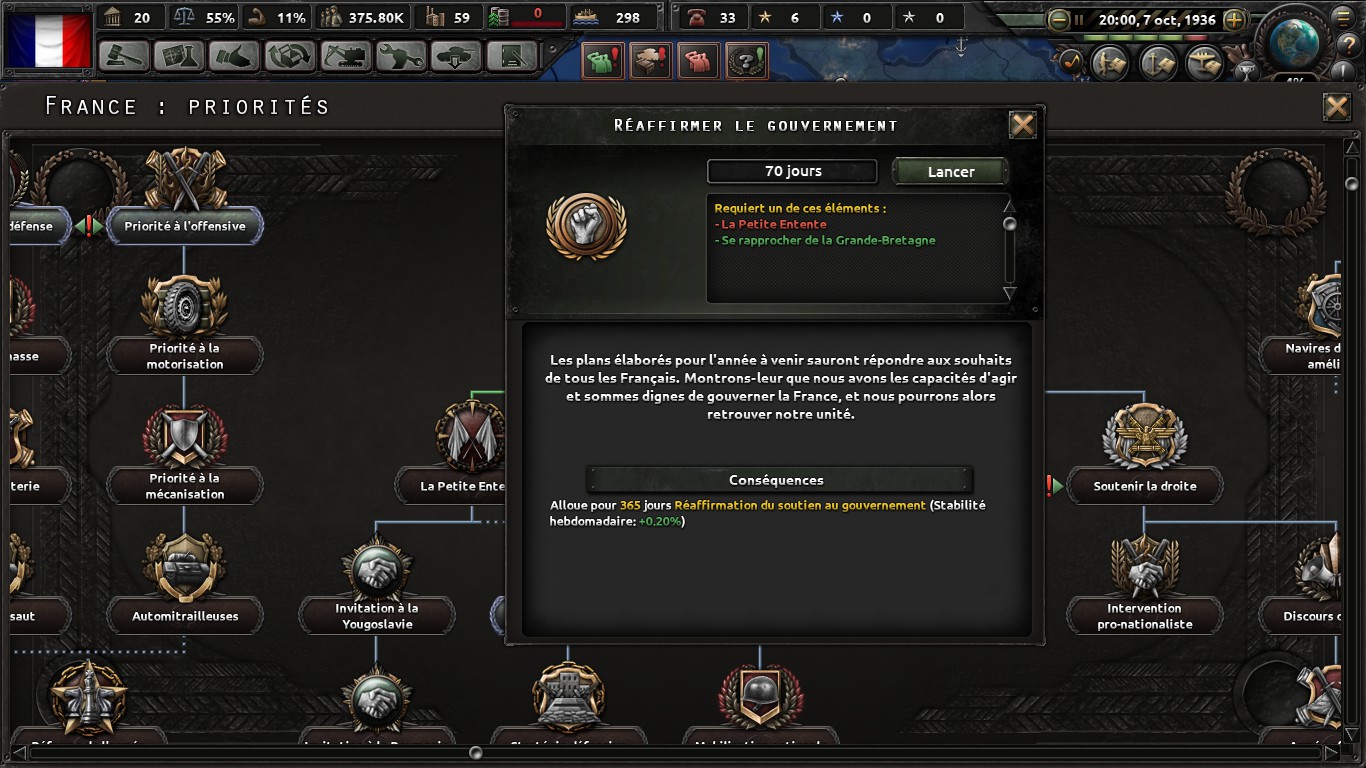This screenshot has height=768, width=1366.
Task: Choose the Priorité à la motorisation focus
Action: [x=184, y=355]
